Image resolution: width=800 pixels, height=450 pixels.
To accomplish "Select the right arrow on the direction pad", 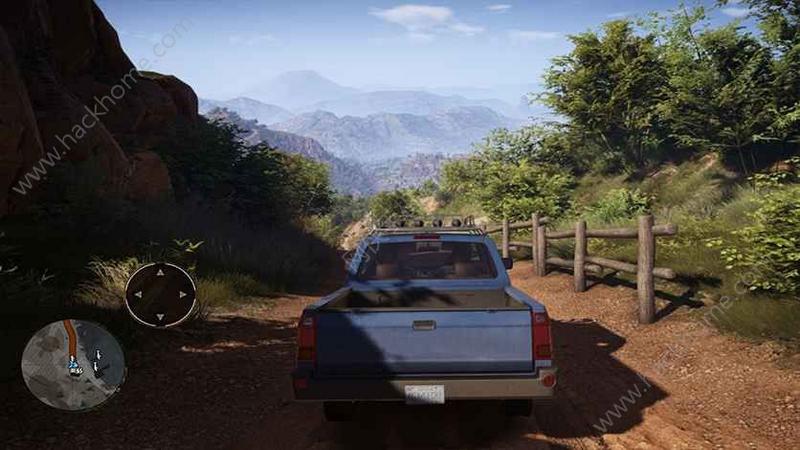I will (182, 295).
